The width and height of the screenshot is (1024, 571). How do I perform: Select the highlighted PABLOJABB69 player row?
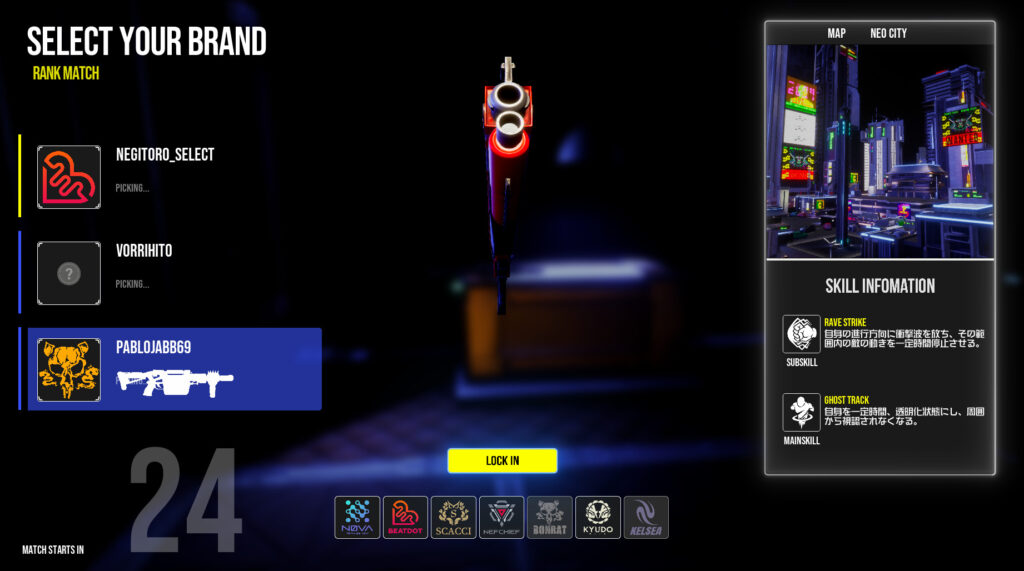click(174, 369)
